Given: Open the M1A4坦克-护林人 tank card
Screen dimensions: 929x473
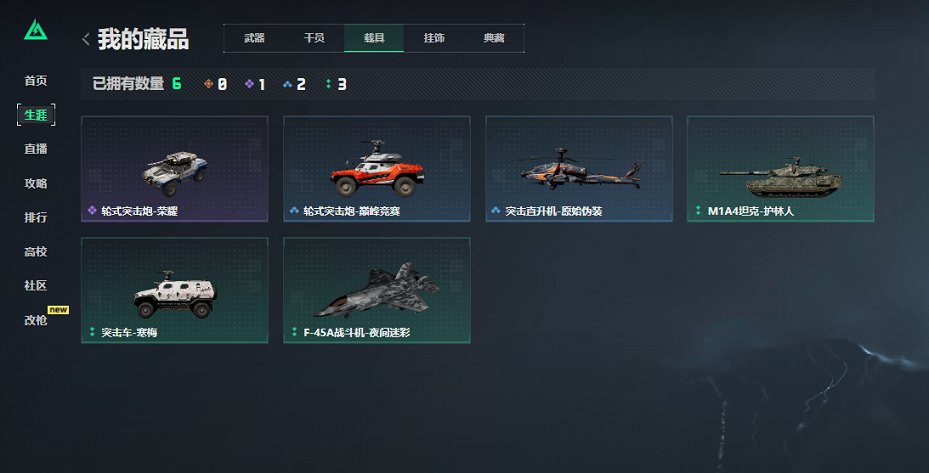Looking at the screenshot, I should (780, 169).
